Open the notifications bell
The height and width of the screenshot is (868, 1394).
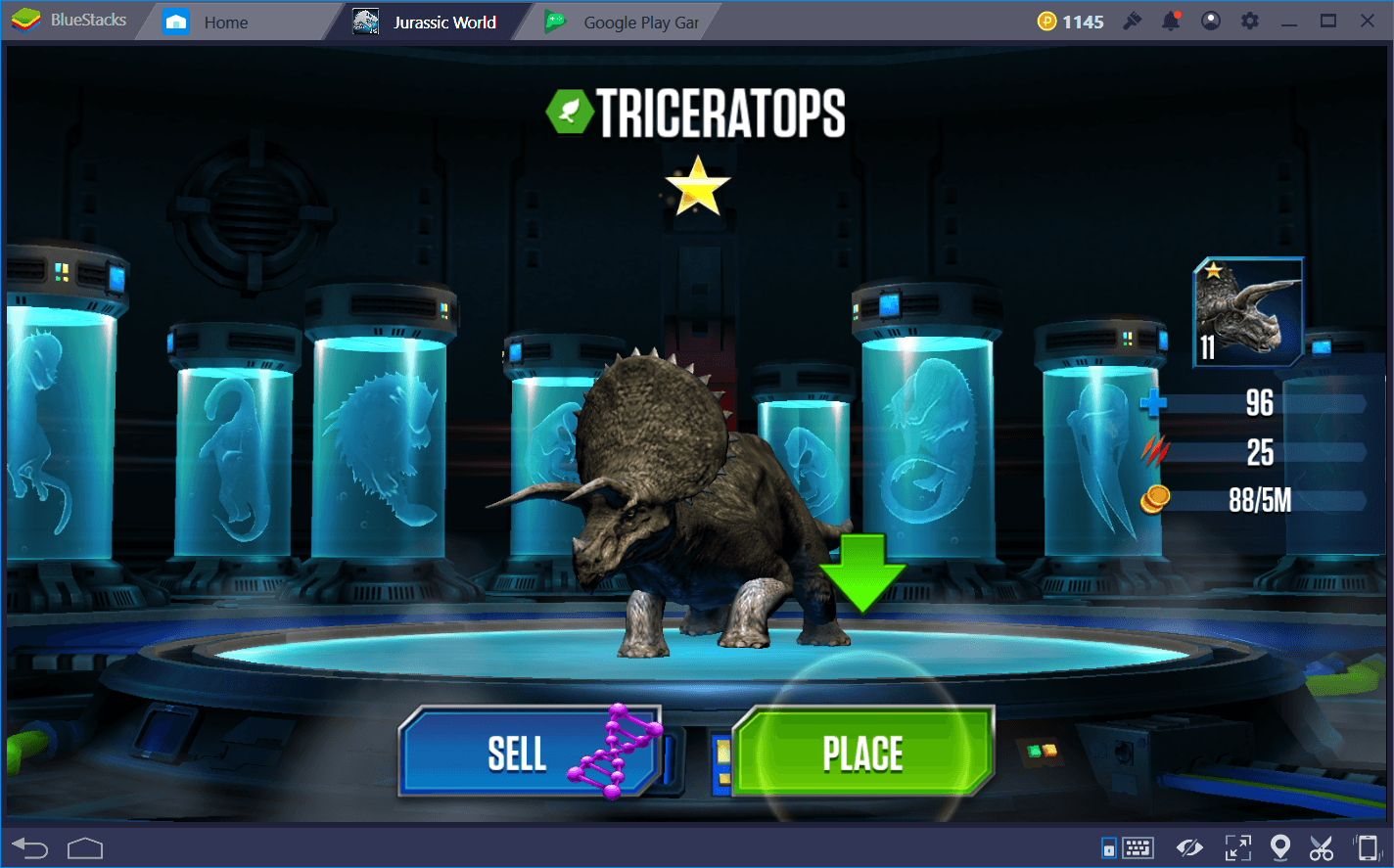coord(1171,20)
